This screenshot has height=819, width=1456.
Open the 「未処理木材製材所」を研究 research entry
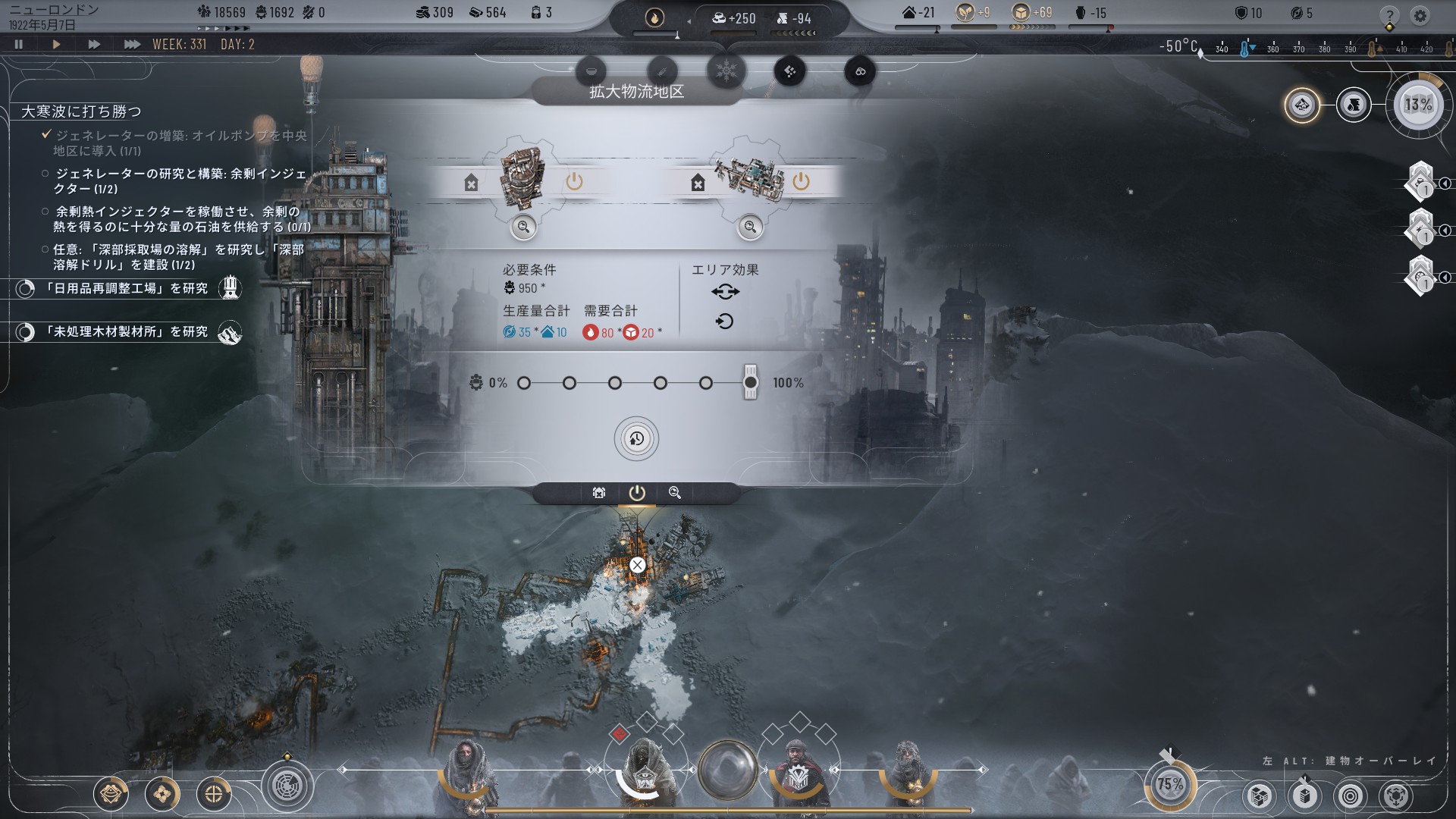tap(125, 332)
